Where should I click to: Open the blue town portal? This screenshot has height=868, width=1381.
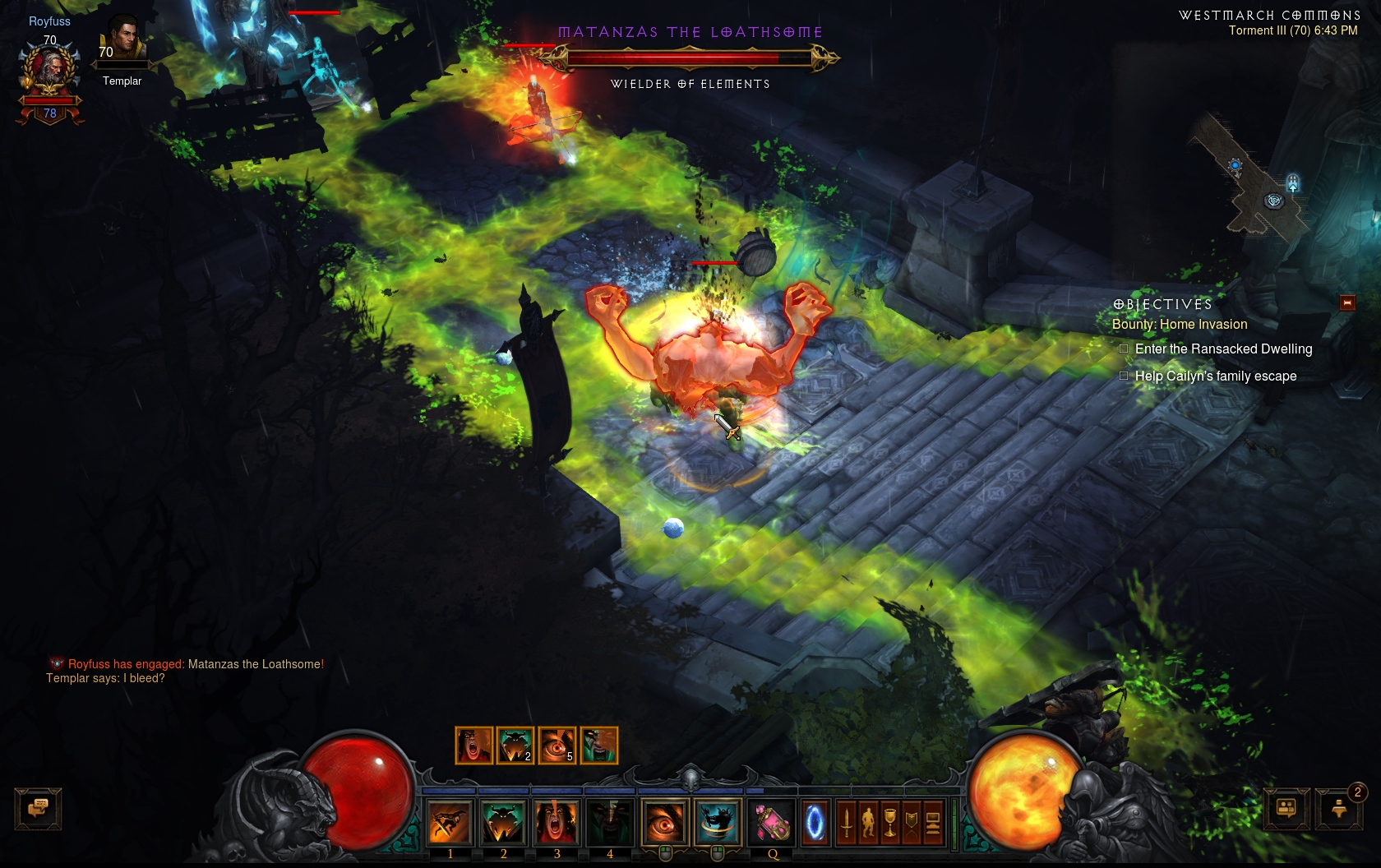pos(815,822)
